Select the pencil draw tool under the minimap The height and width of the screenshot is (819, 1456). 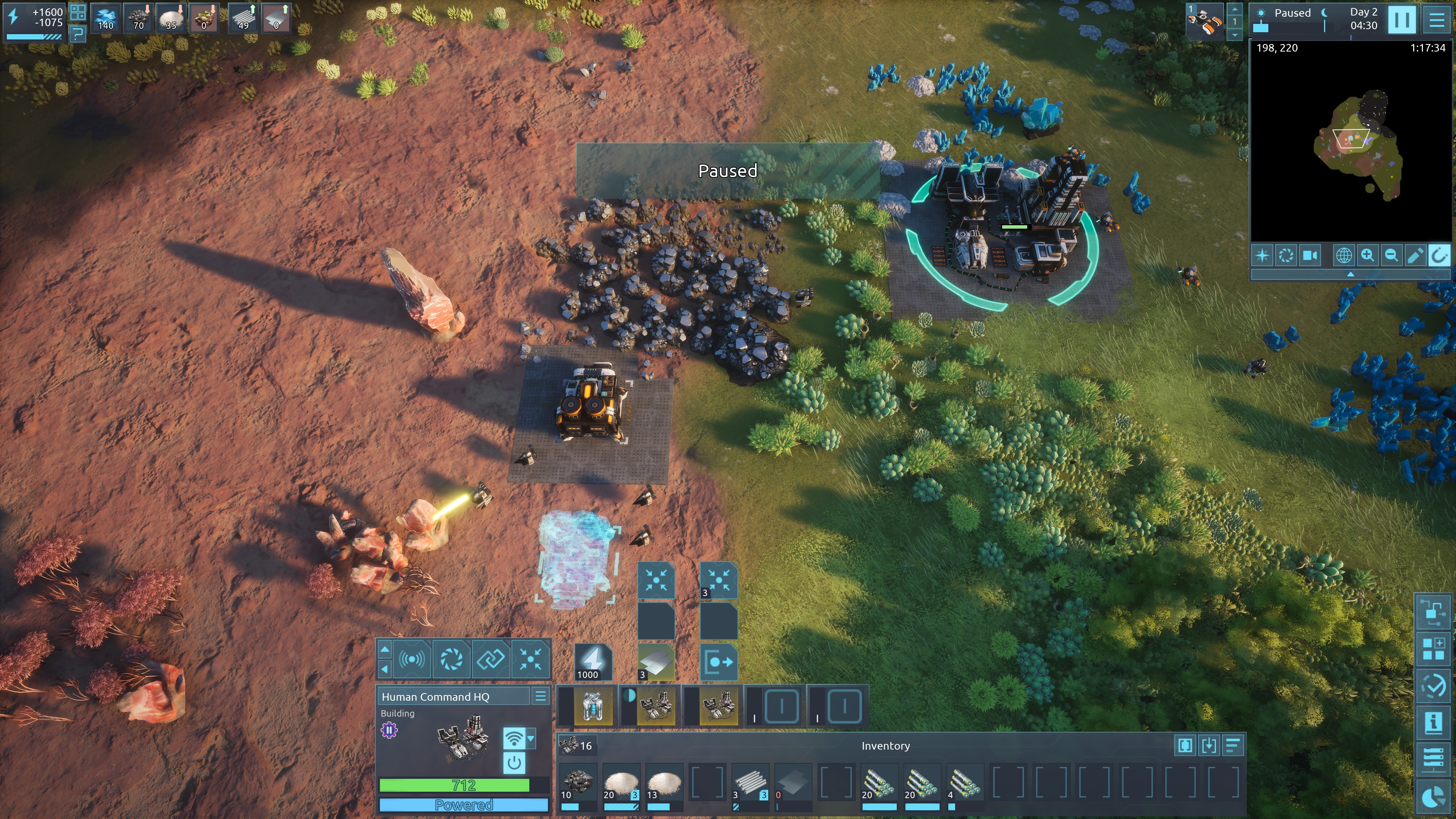coord(1415,256)
